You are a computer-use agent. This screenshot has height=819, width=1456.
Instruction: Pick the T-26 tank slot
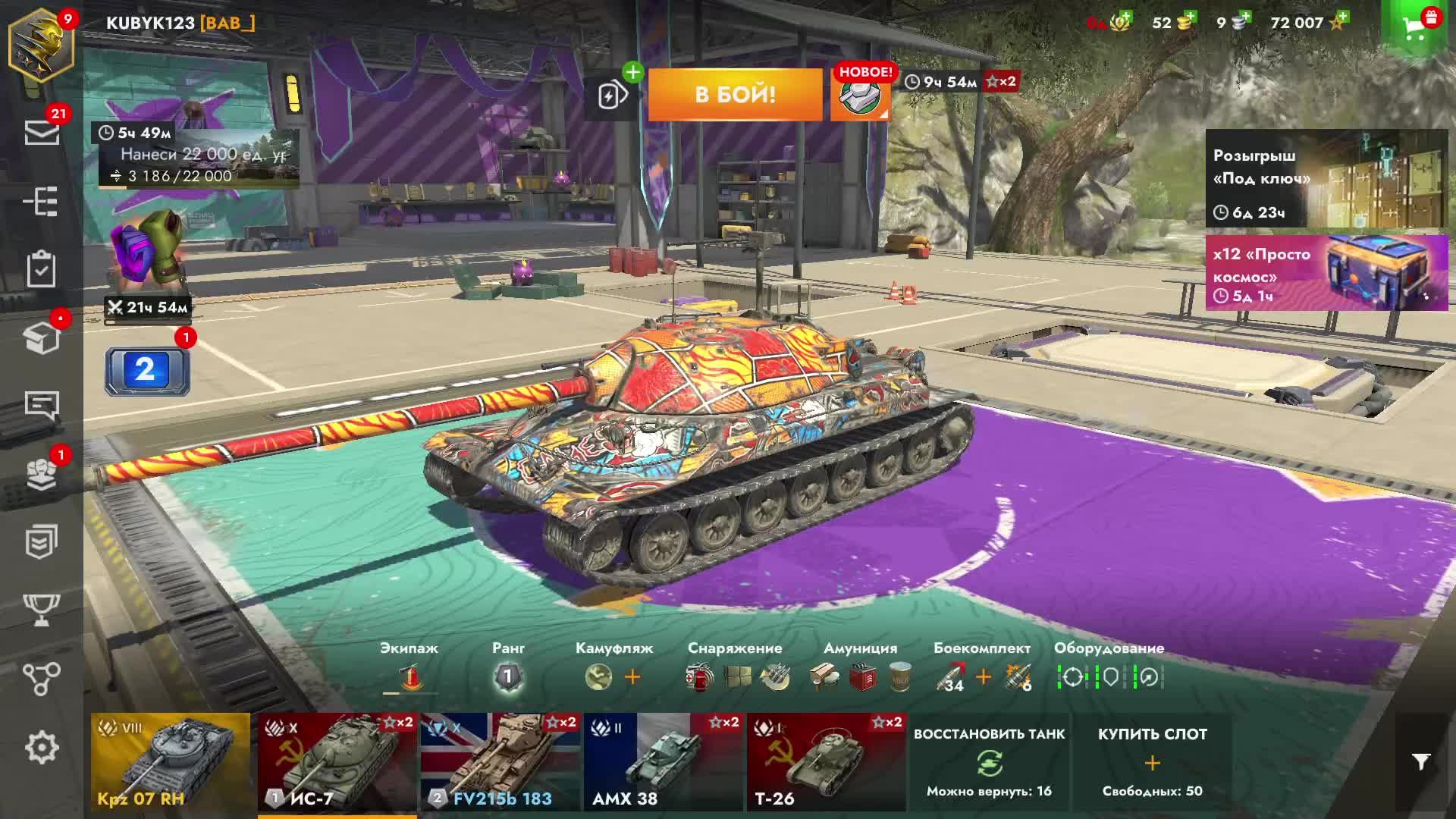point(826,762)
